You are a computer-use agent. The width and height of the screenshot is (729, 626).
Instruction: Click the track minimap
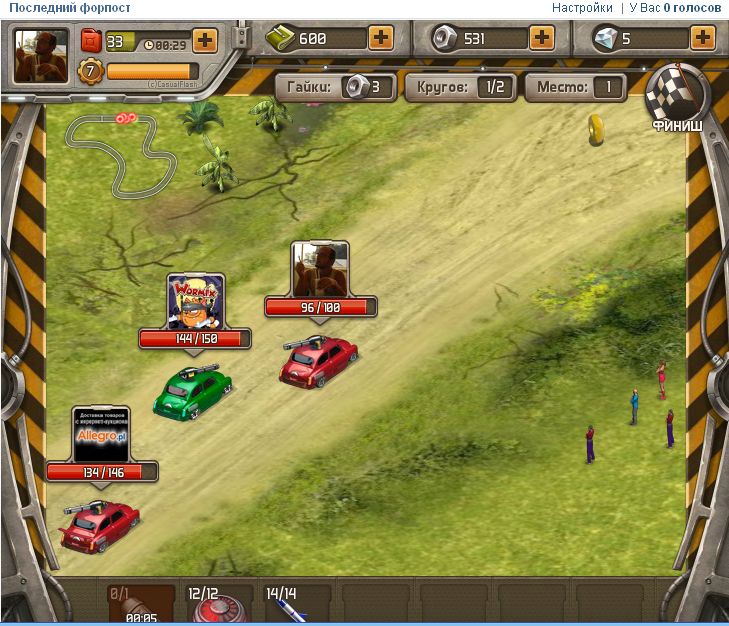pyautogui.click(x=118, y=152)
